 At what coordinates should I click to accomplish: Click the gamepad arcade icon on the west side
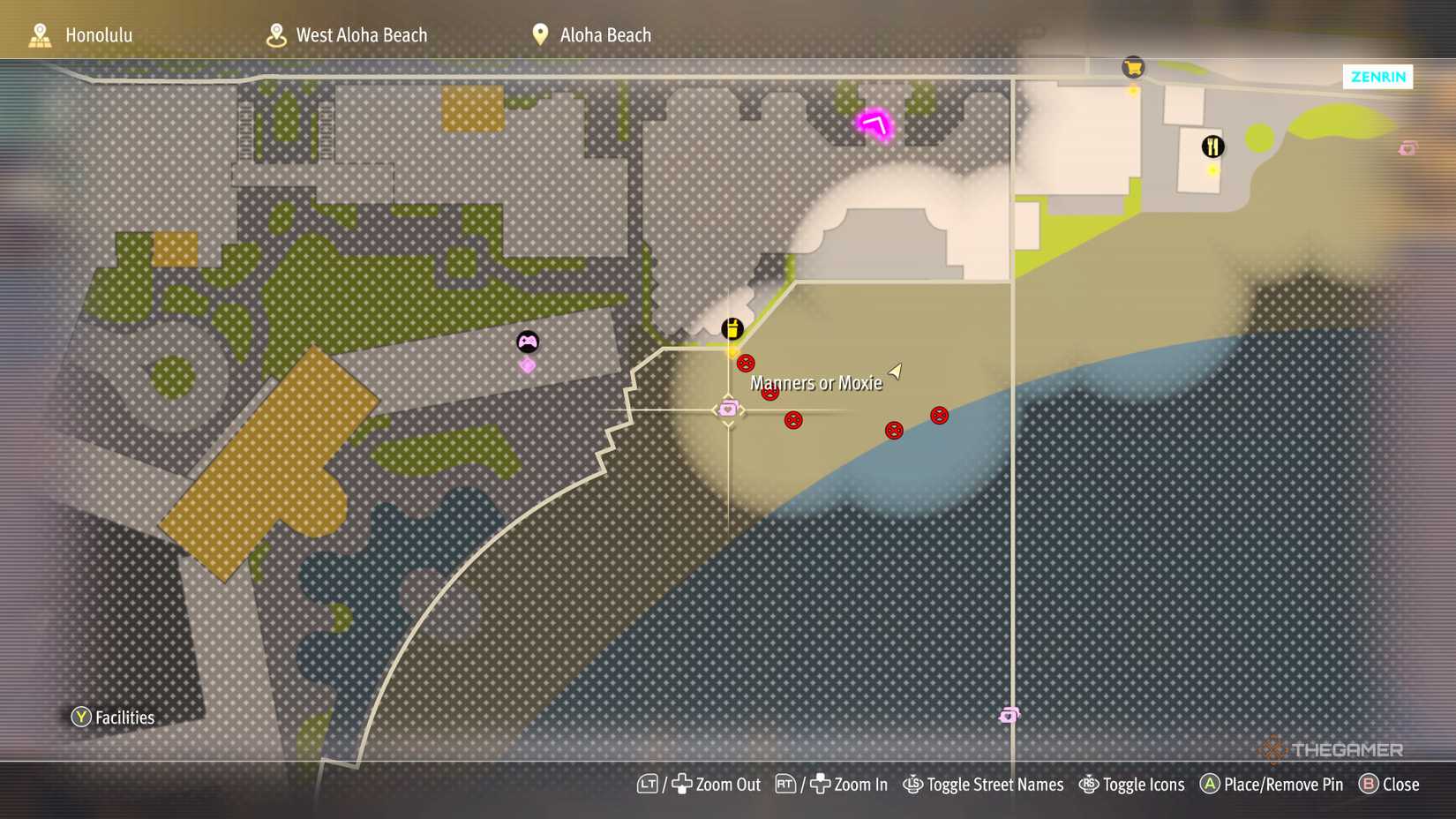[x=528, y=341]
